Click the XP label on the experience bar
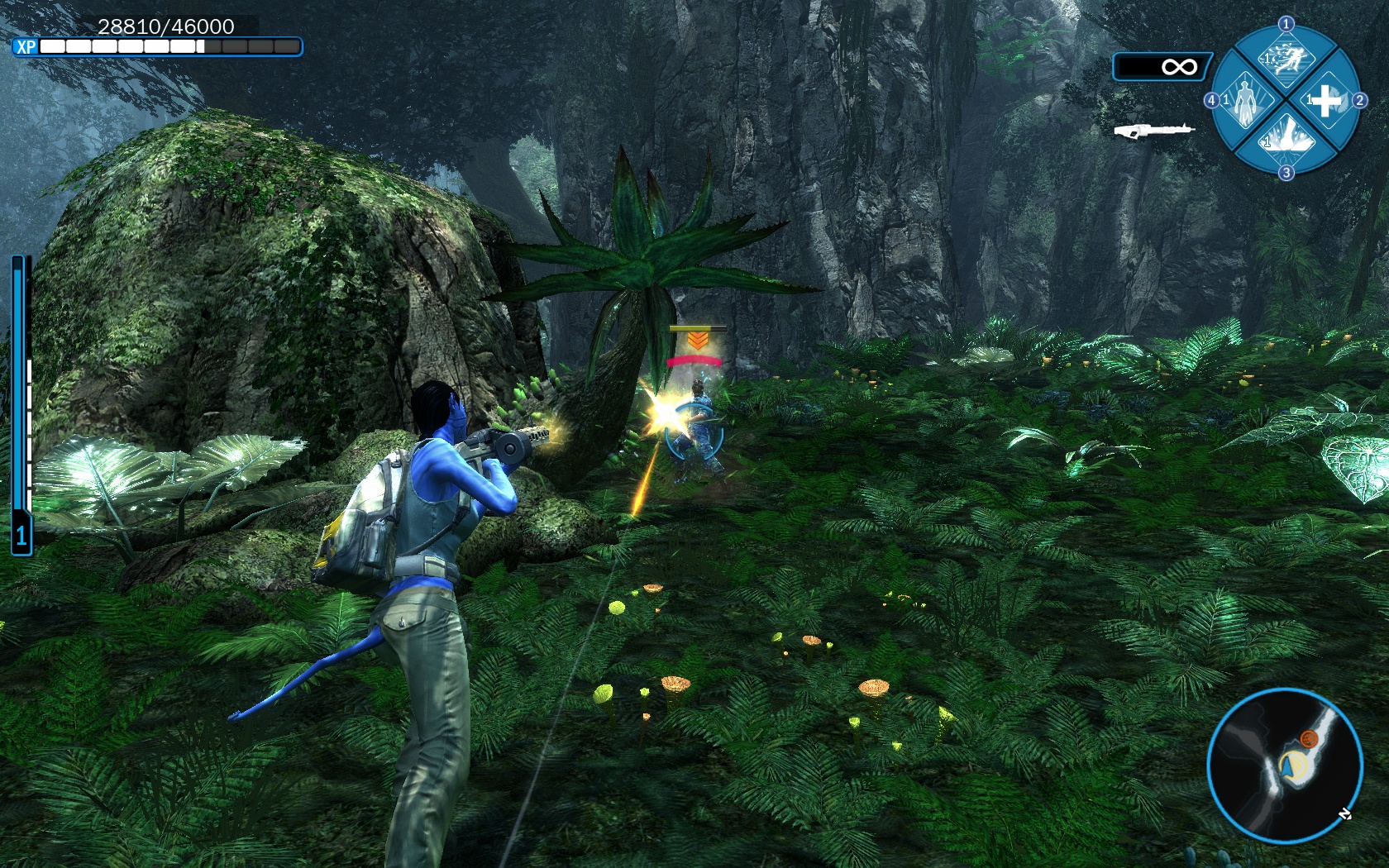 [x=25, y=47]
